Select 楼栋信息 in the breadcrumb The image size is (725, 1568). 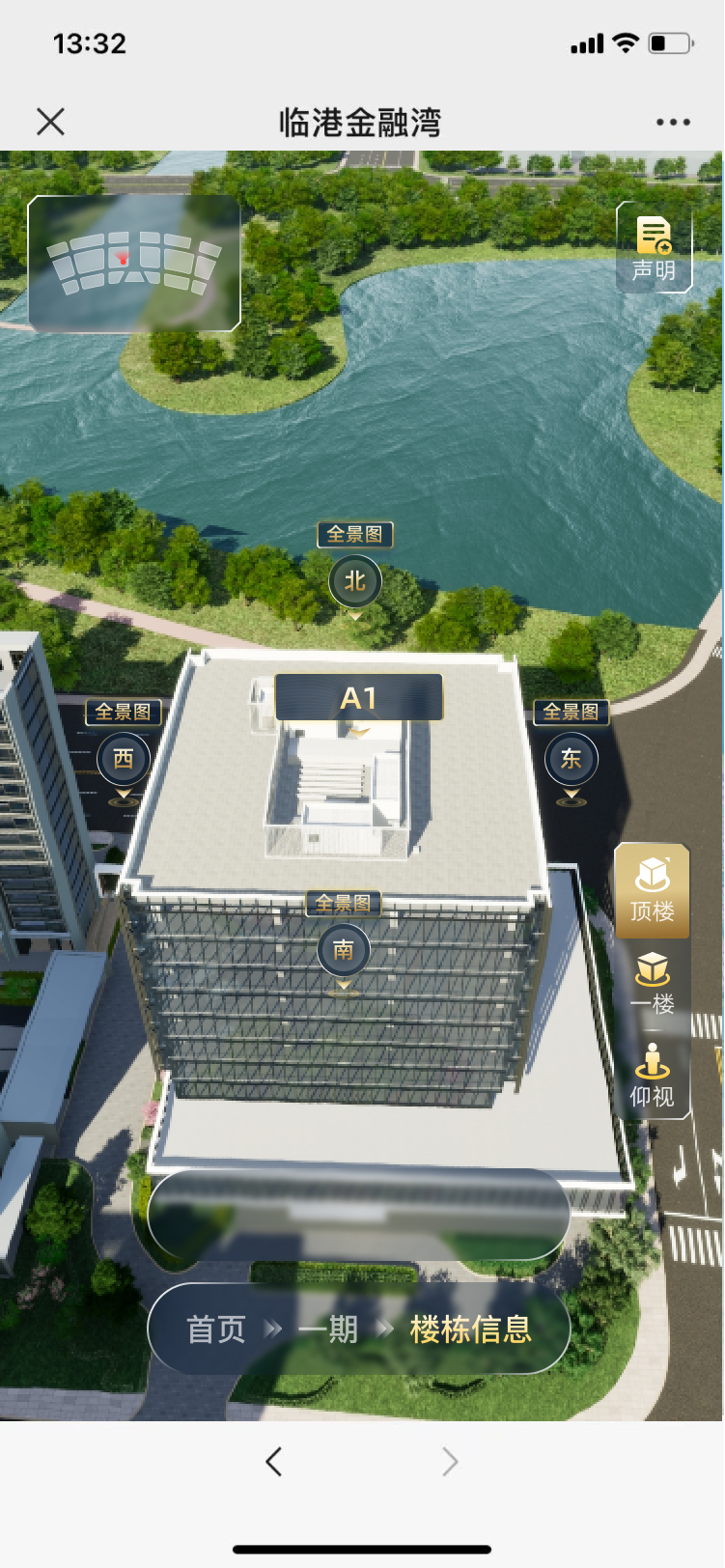pyautogui.click(x=471, y=1330)
